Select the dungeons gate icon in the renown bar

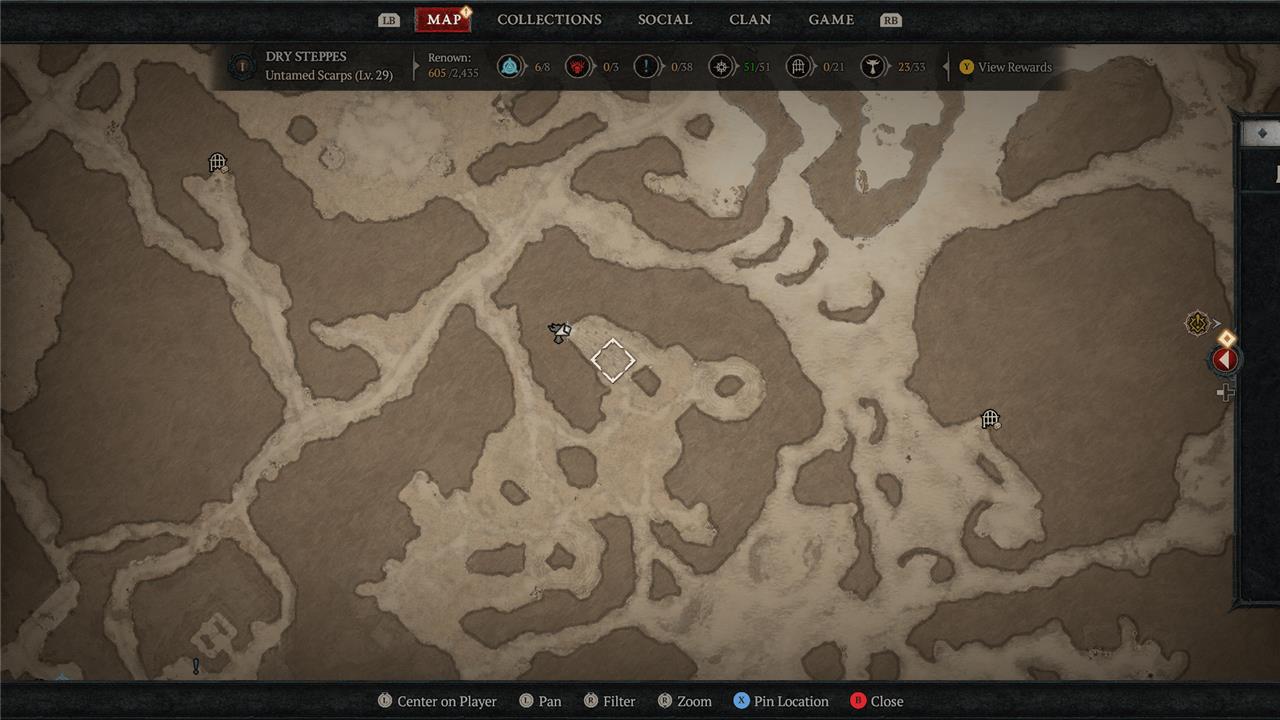(798, 67)
